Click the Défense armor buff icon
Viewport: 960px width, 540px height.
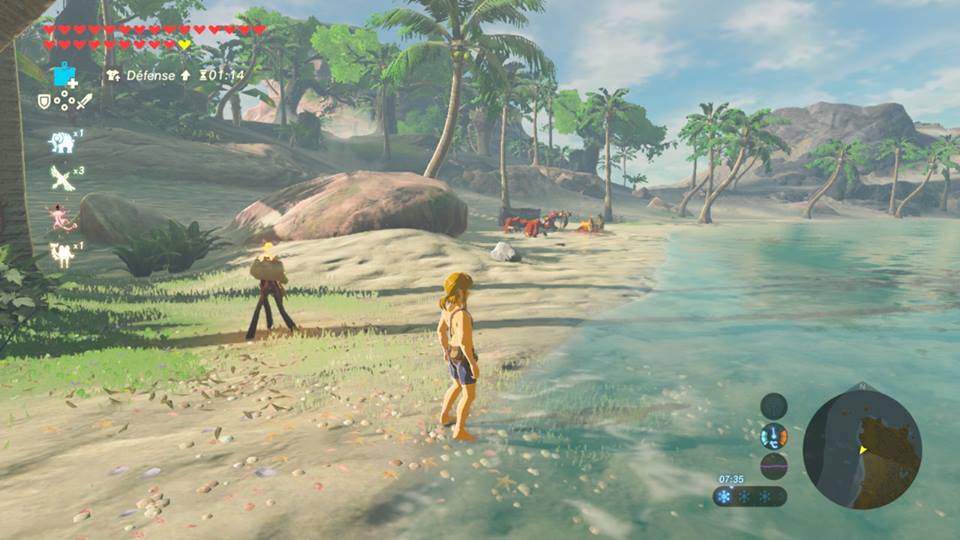pos(113,75)
